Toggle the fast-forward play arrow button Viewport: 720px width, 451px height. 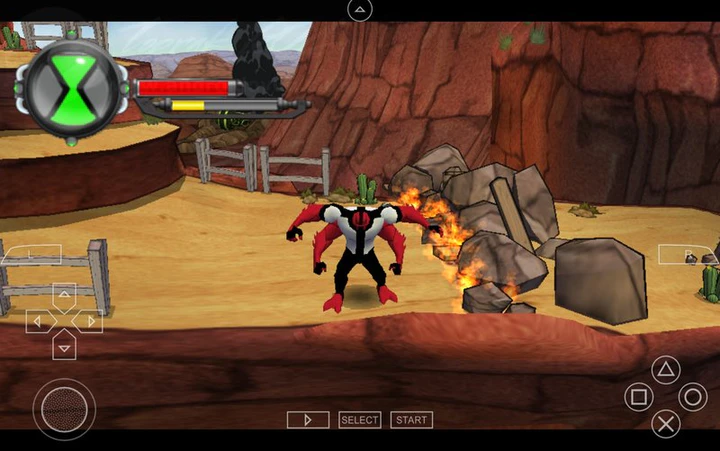(x=308, y=420)
